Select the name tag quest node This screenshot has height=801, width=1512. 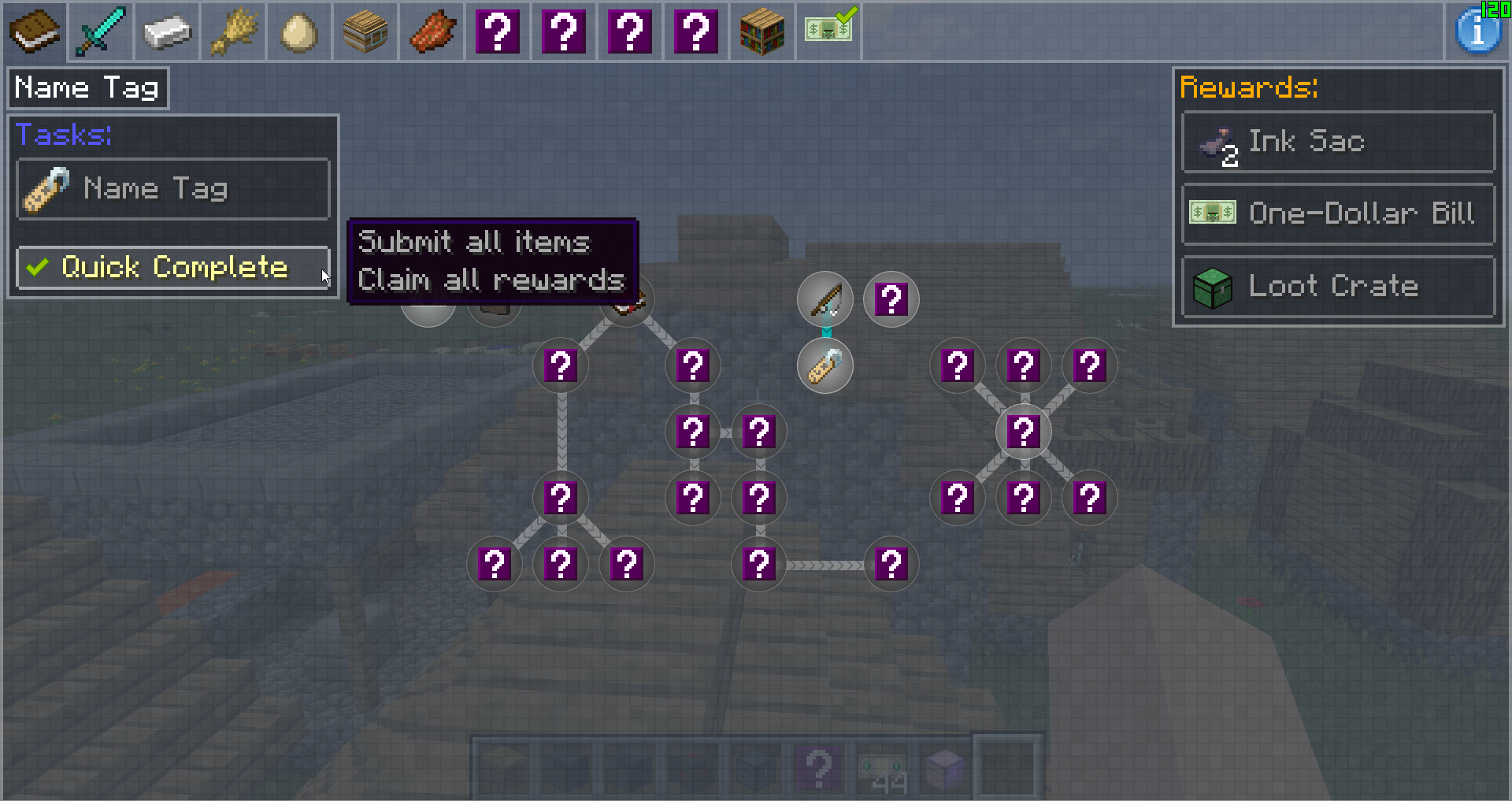coord(825,366)
